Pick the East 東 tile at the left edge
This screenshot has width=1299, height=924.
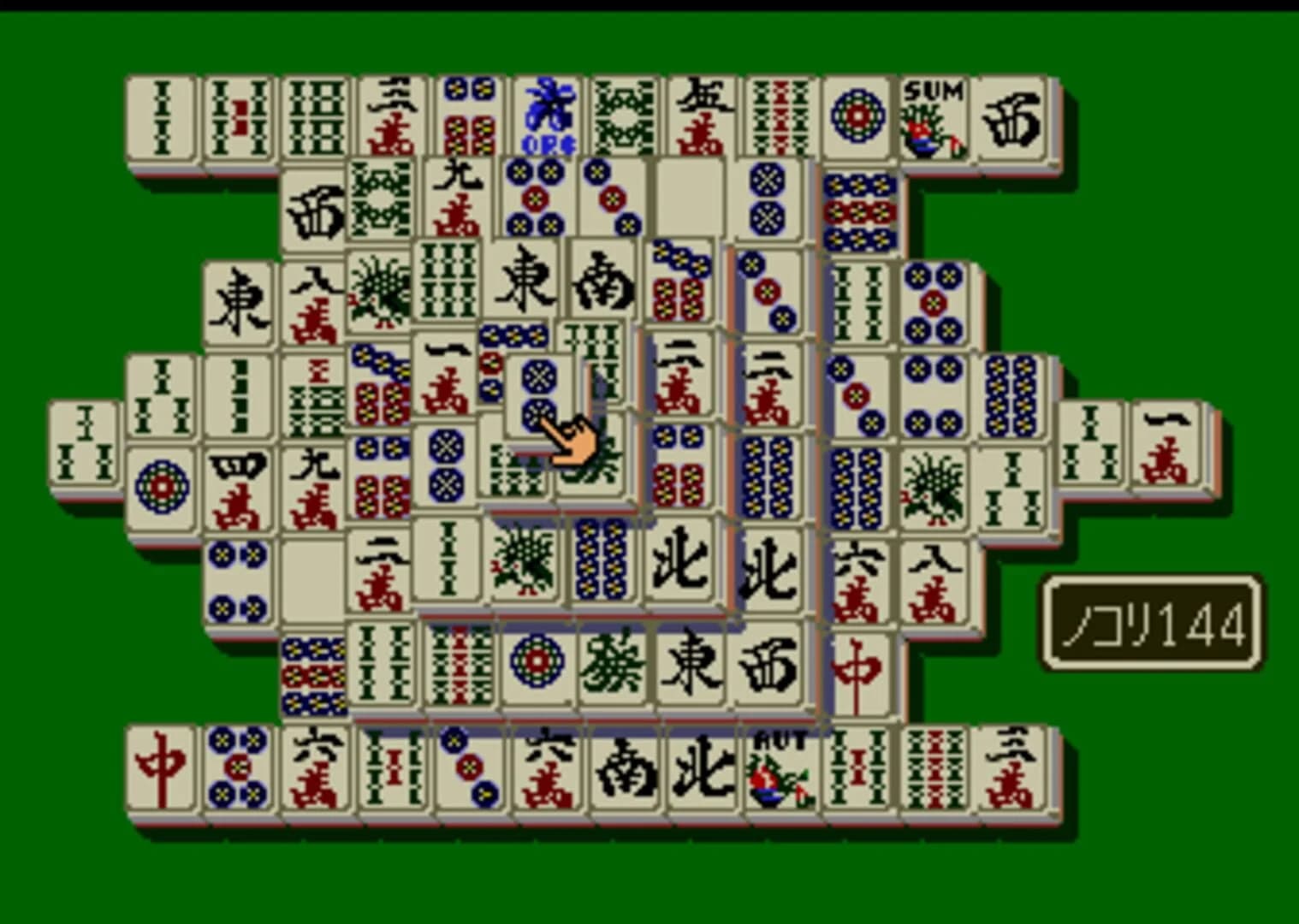240,299
